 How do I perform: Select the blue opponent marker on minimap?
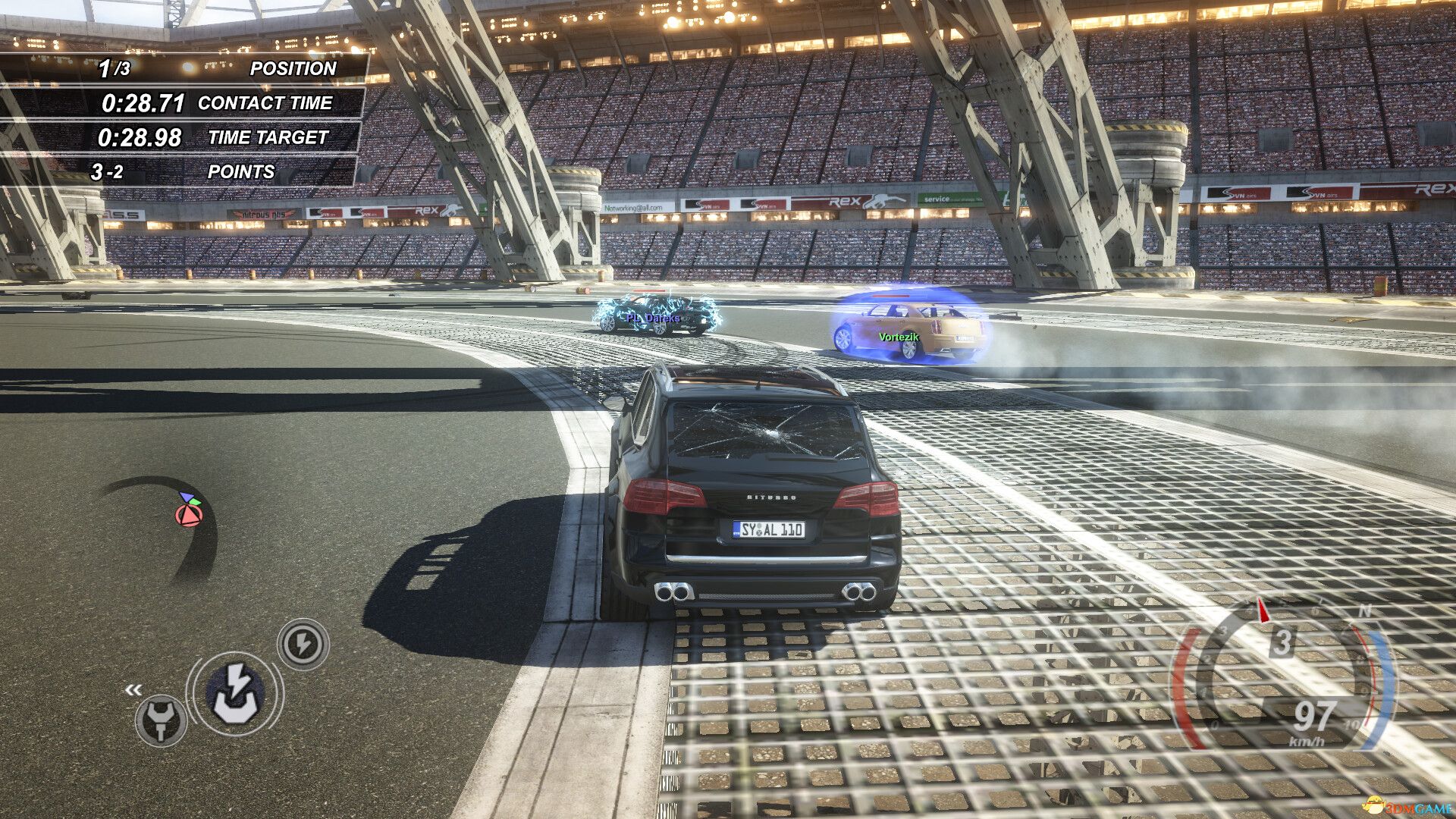(x=184, y=497)
